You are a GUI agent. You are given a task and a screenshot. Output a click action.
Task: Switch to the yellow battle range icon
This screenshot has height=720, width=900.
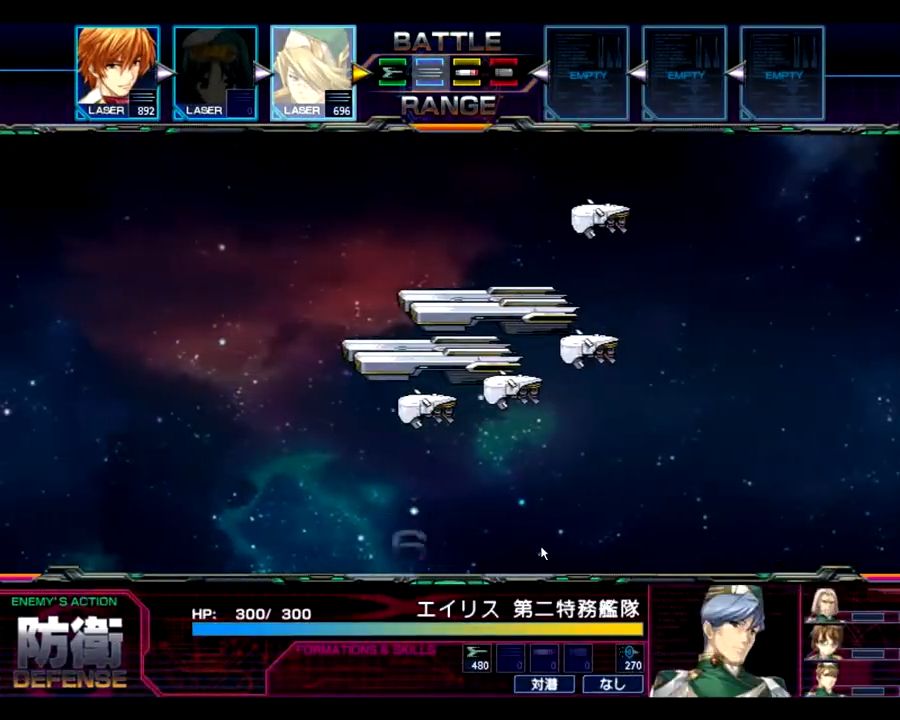[466, 72]
